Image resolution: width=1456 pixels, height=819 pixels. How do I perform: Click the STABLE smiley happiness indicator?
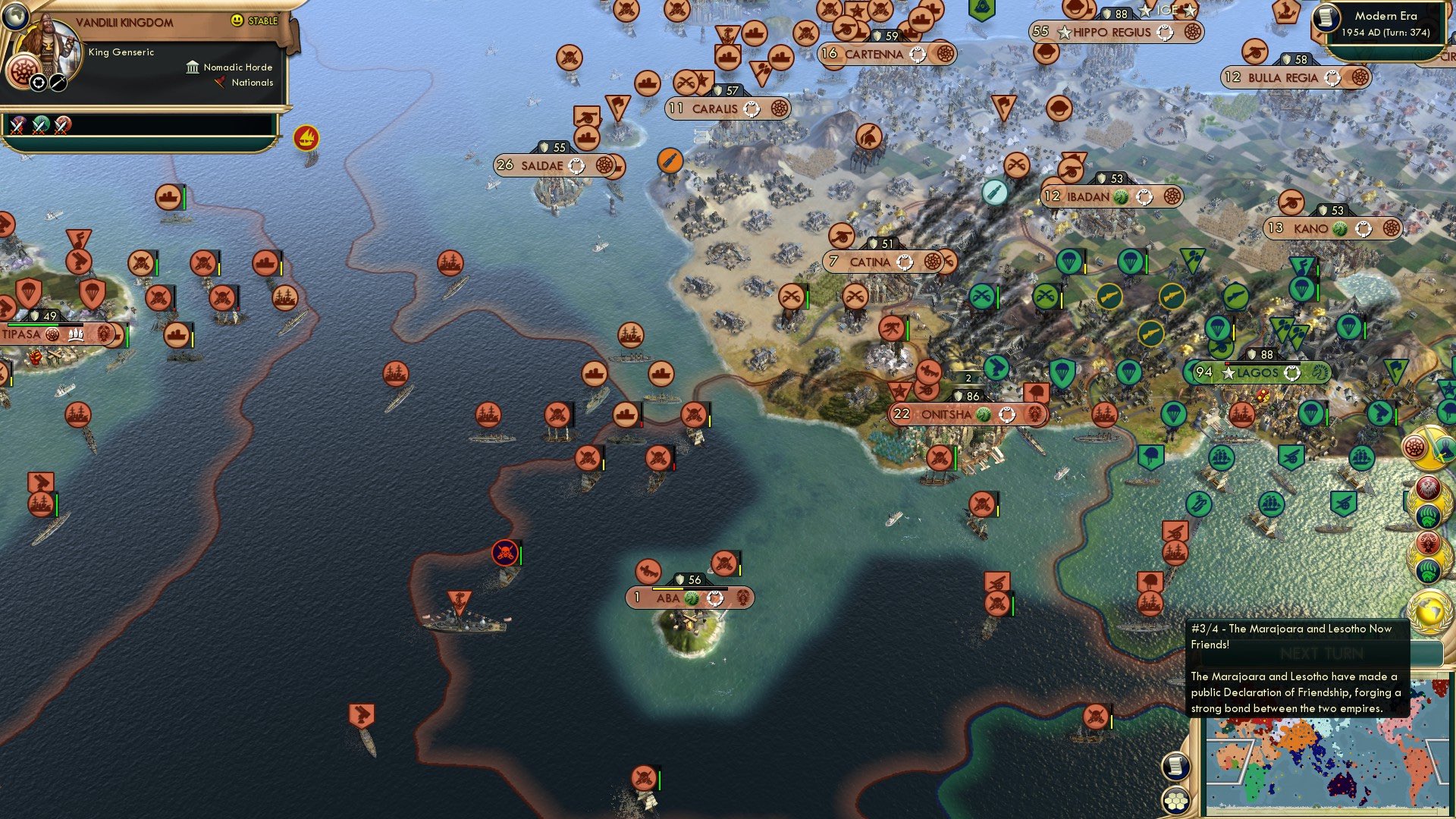click(237, 20)
